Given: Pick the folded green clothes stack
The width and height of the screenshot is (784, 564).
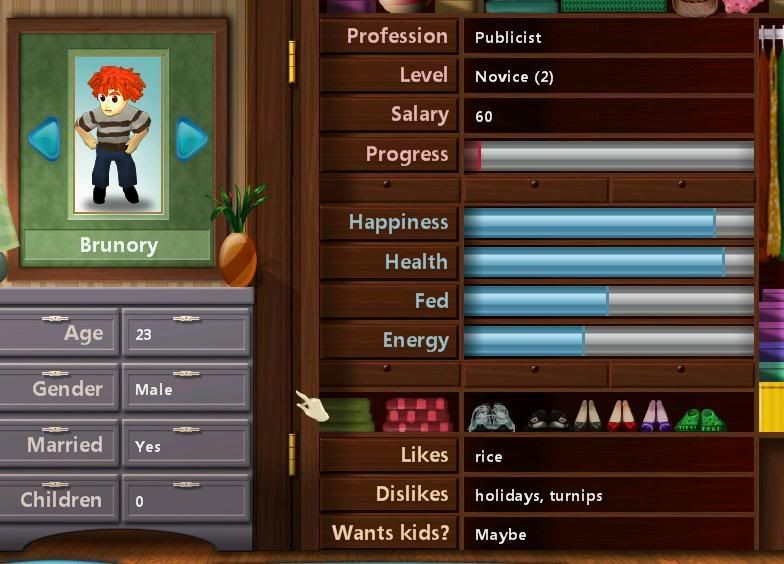Looking at the screenshot, I should click(x=349, y=414).
